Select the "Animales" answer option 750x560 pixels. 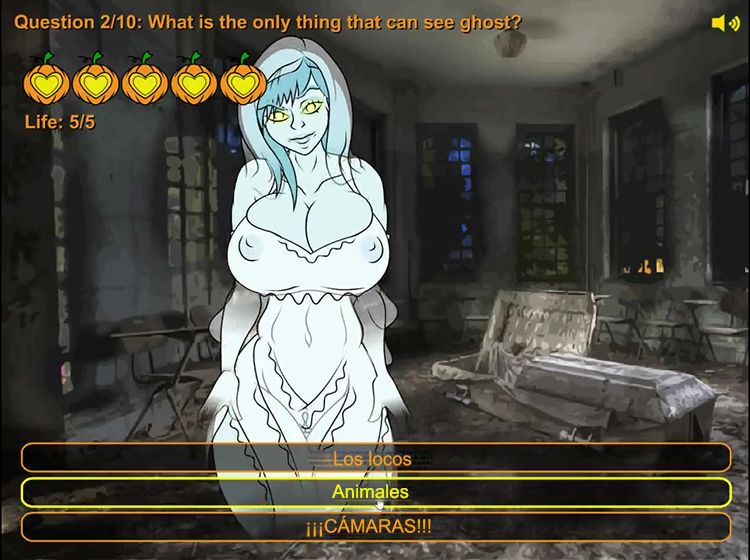(375, 492)
